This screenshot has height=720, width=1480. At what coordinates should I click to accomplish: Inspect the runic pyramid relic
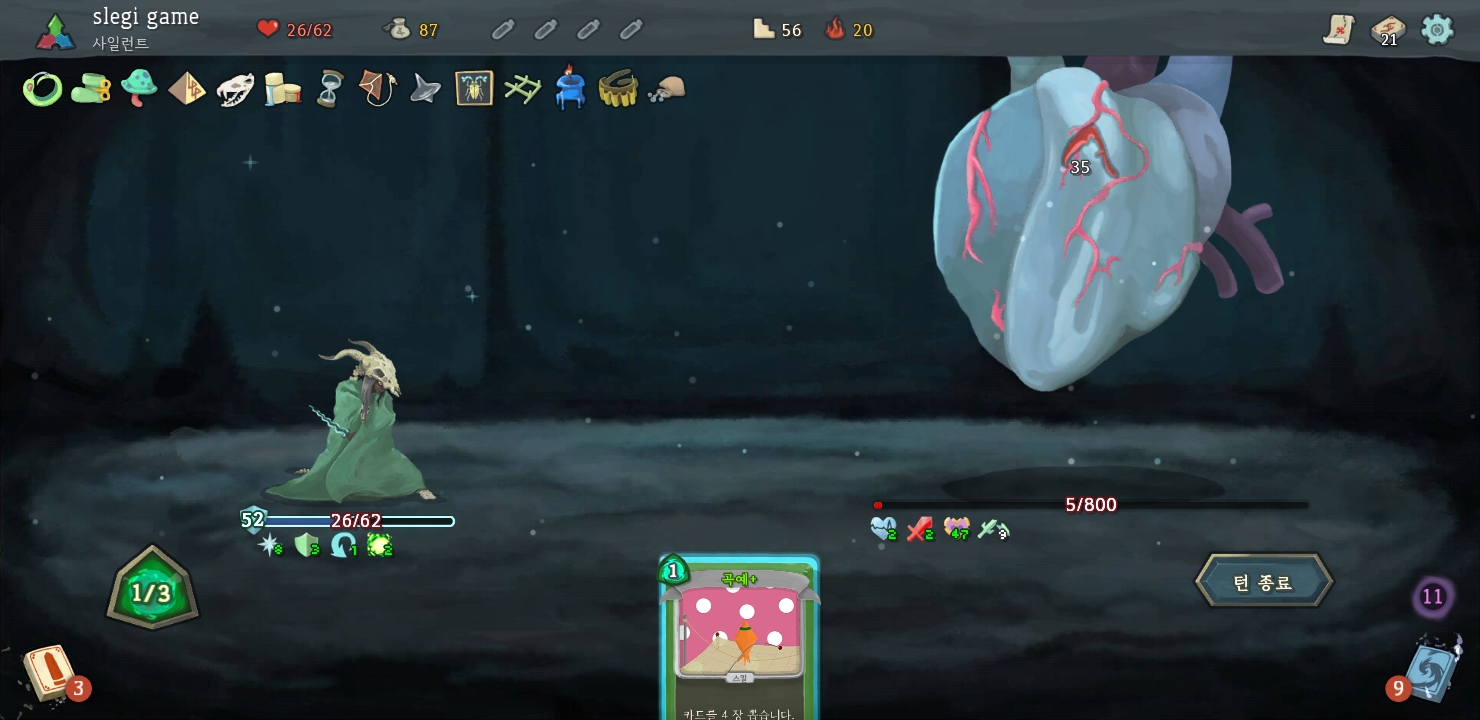tap(187, 89)
